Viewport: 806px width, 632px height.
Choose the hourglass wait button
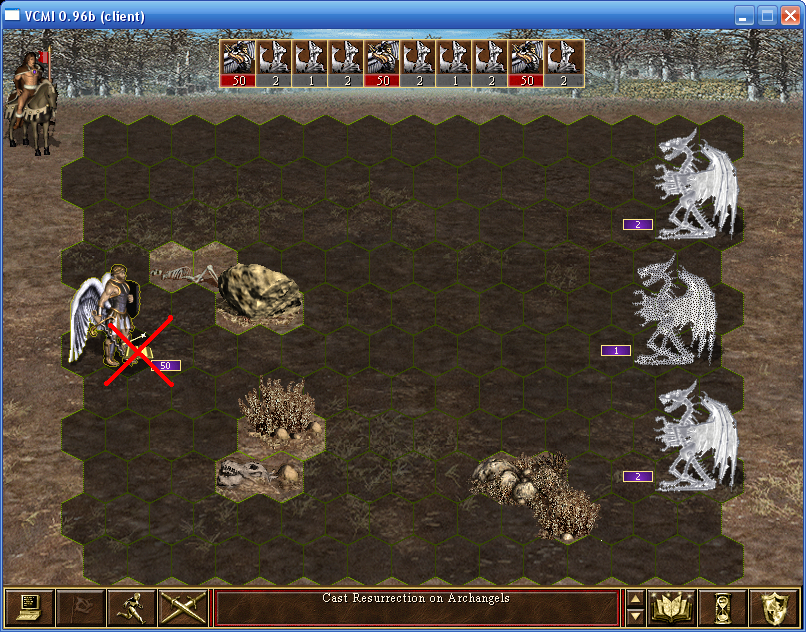pyautogui.click(x=723, y=607)
